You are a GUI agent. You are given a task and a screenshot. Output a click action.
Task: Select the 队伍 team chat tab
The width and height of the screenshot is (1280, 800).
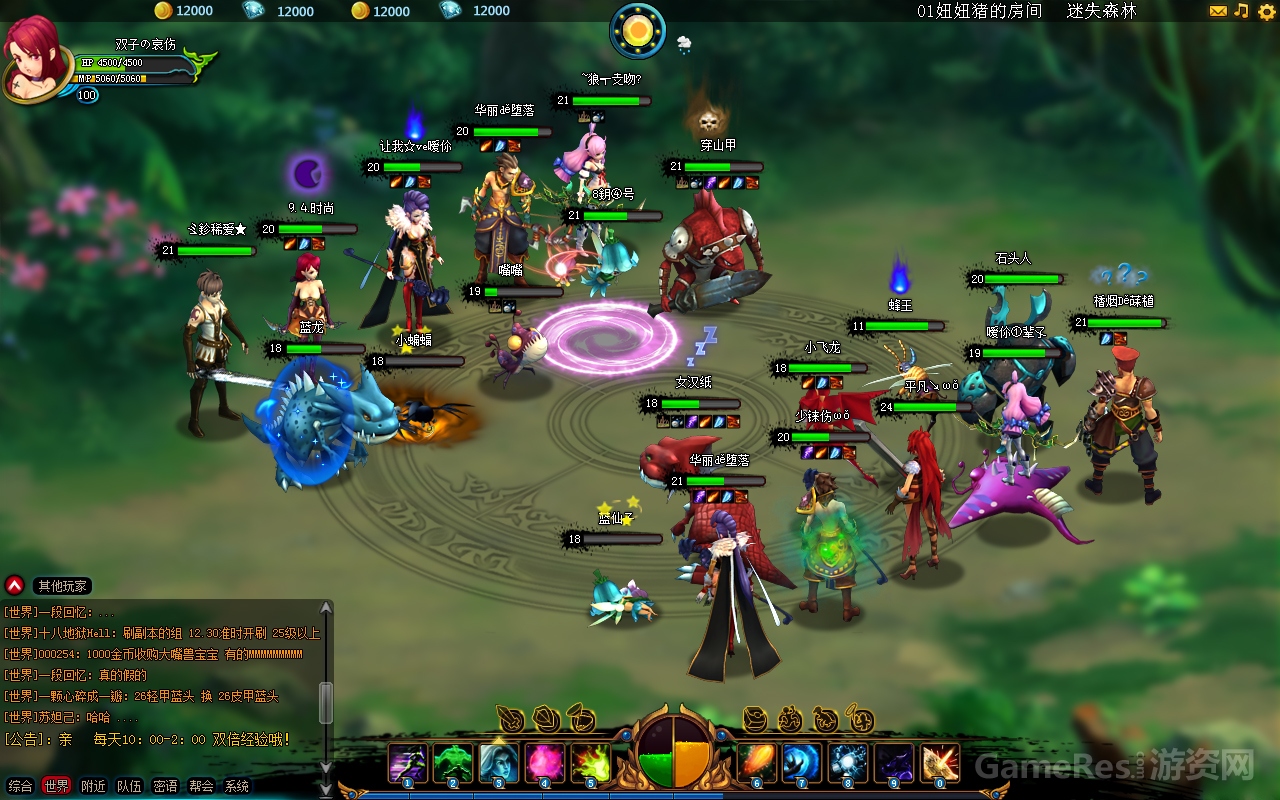[x=129, y=786]
